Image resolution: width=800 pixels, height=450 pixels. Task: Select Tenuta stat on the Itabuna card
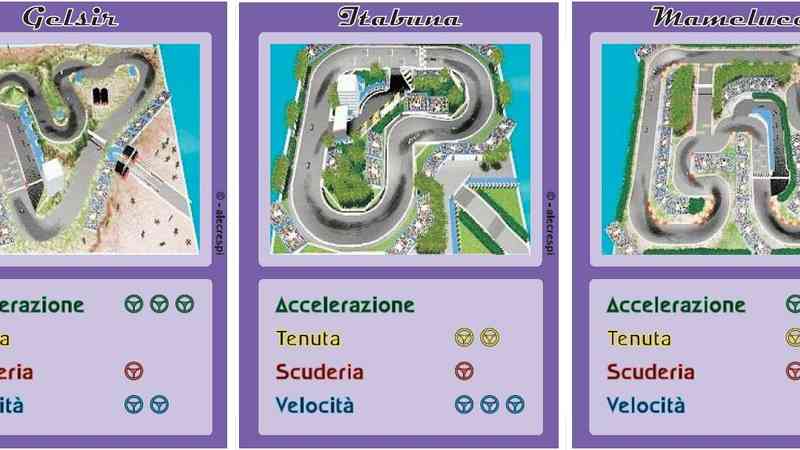[308, 338]
